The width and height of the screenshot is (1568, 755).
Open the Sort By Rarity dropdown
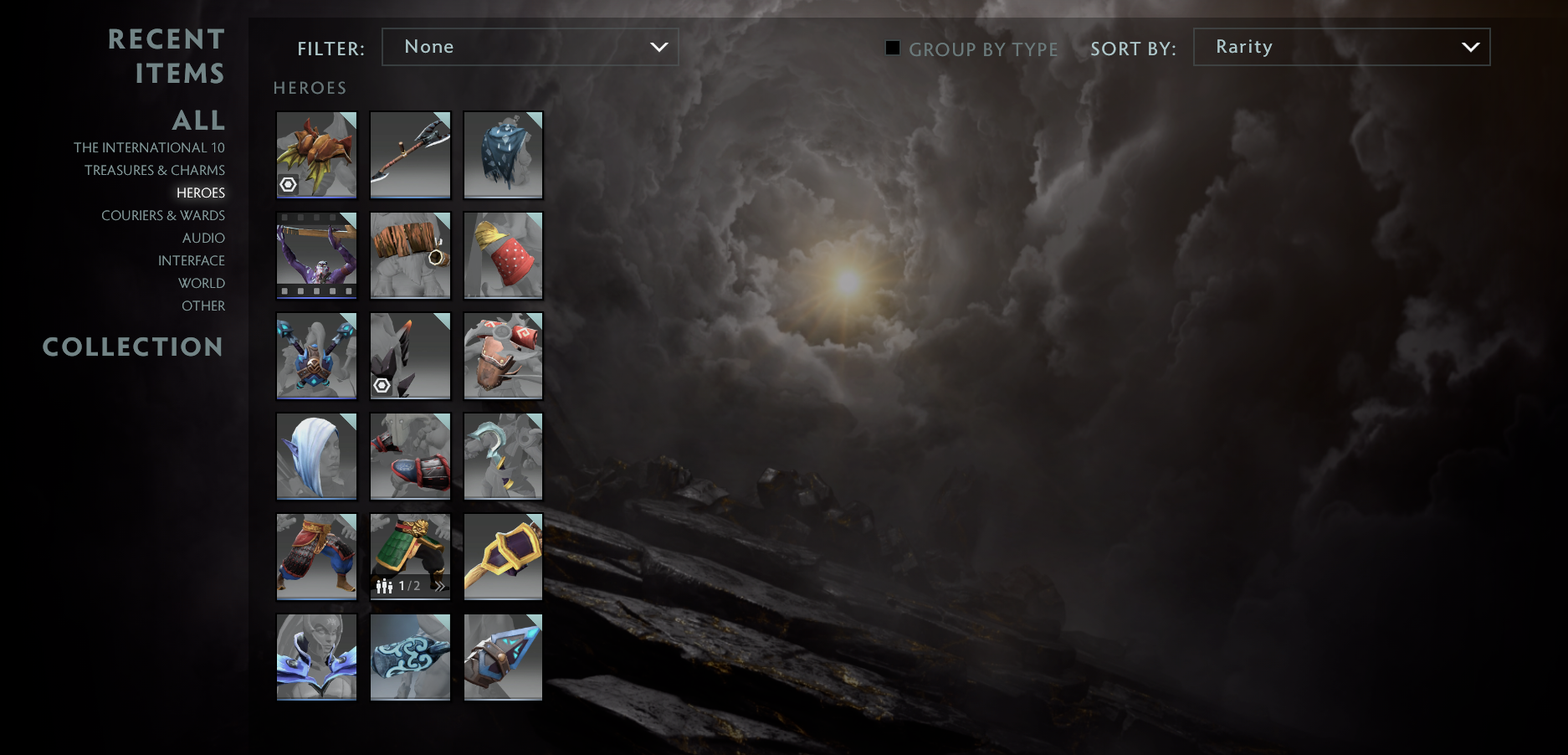pyautogui.click(x=1340, y=47)
